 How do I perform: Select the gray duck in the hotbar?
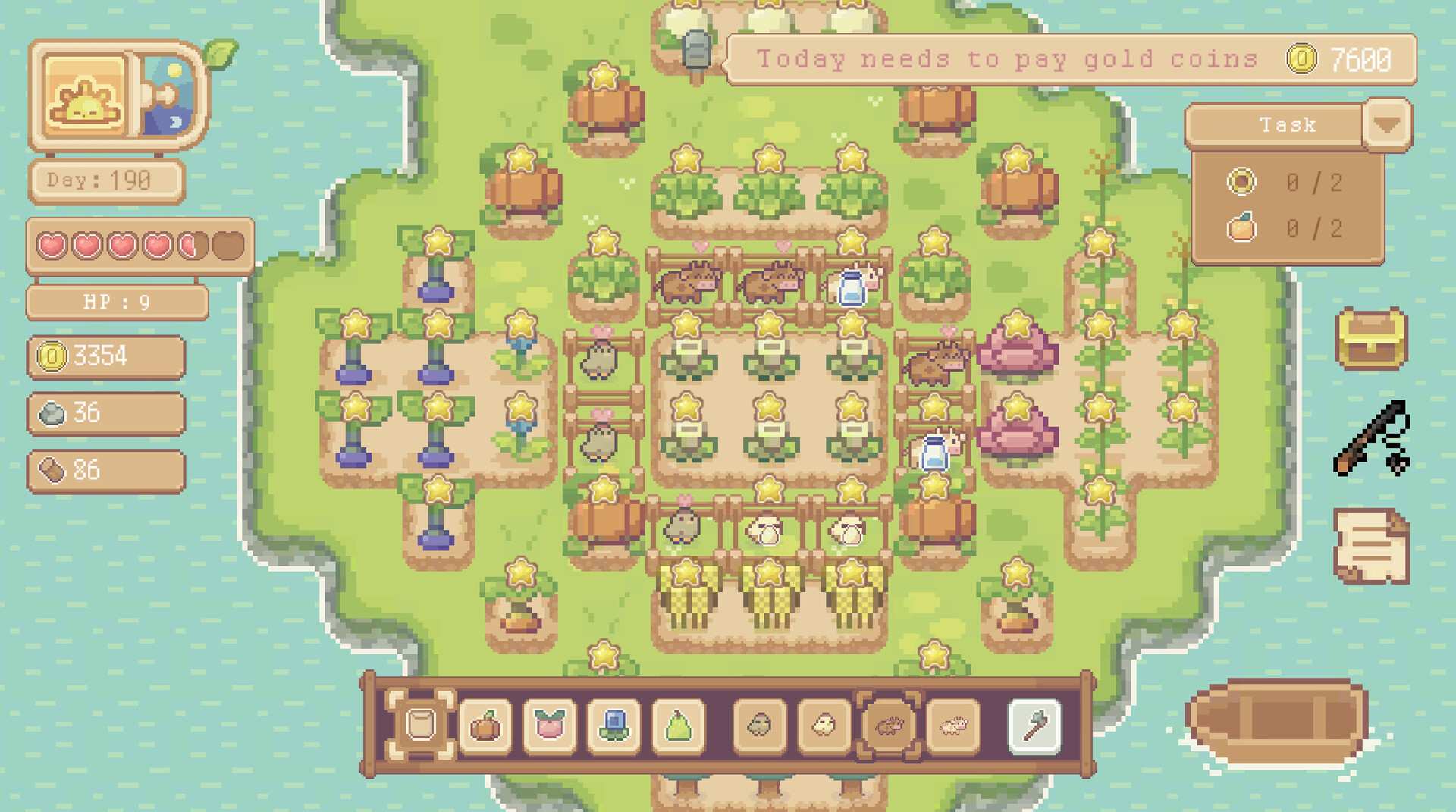tap(759, 724)
